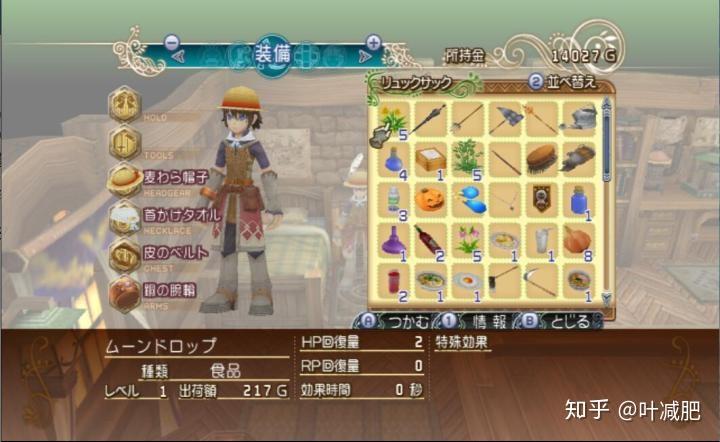Go to previous menu page with left arrow
This screenshot has width=720, height=442.
pos(171,44)
